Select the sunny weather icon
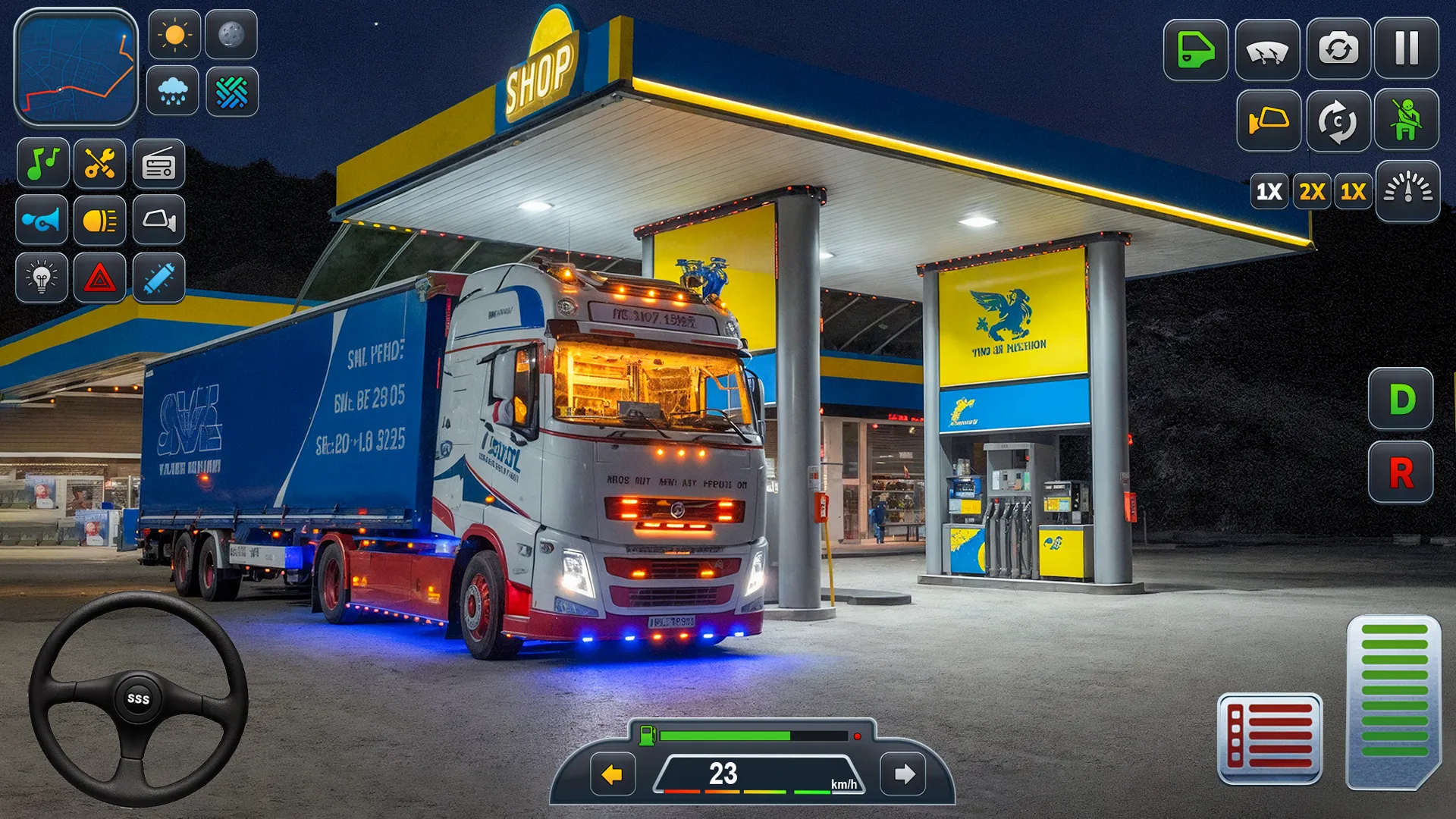The width and height of the screenshot is (1456, 819). [x=175, y=34]
